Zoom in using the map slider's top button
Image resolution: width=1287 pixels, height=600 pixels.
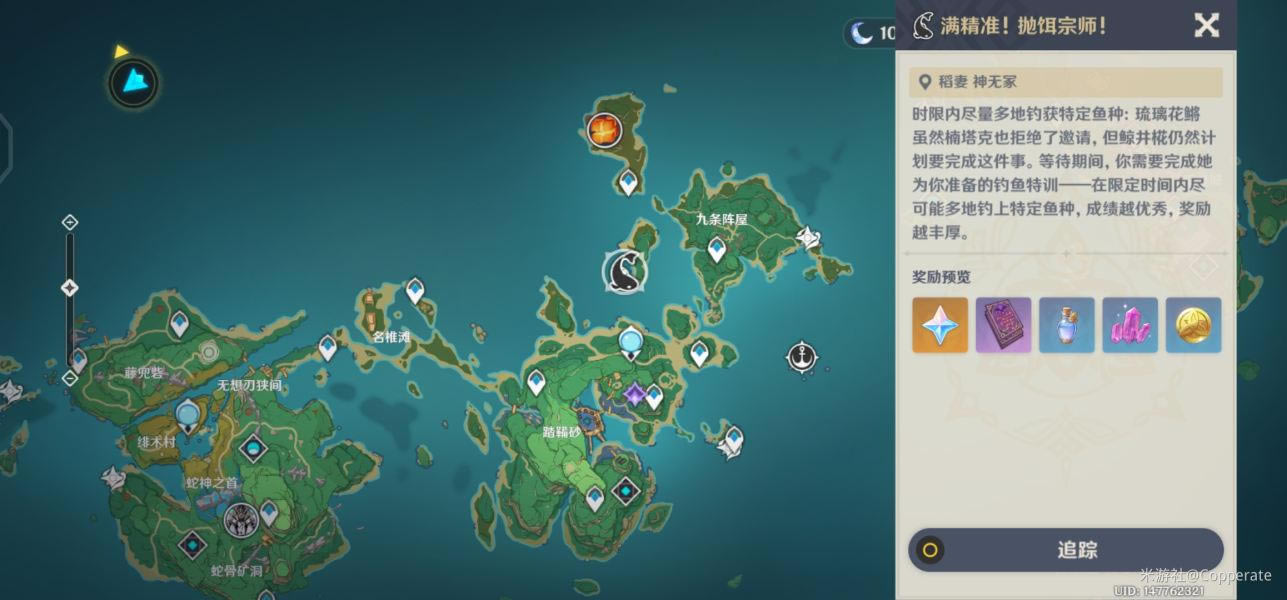pos(70,222)
